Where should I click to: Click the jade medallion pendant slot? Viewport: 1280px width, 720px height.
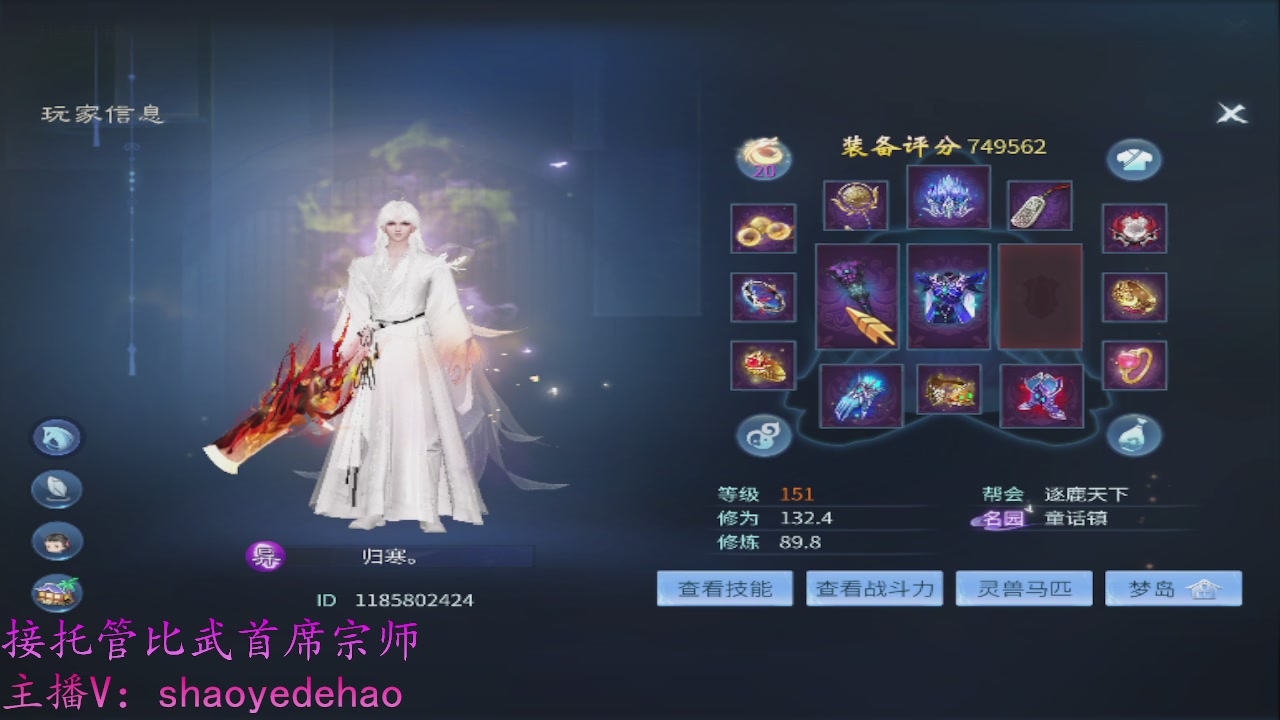tap(1038, 204)
